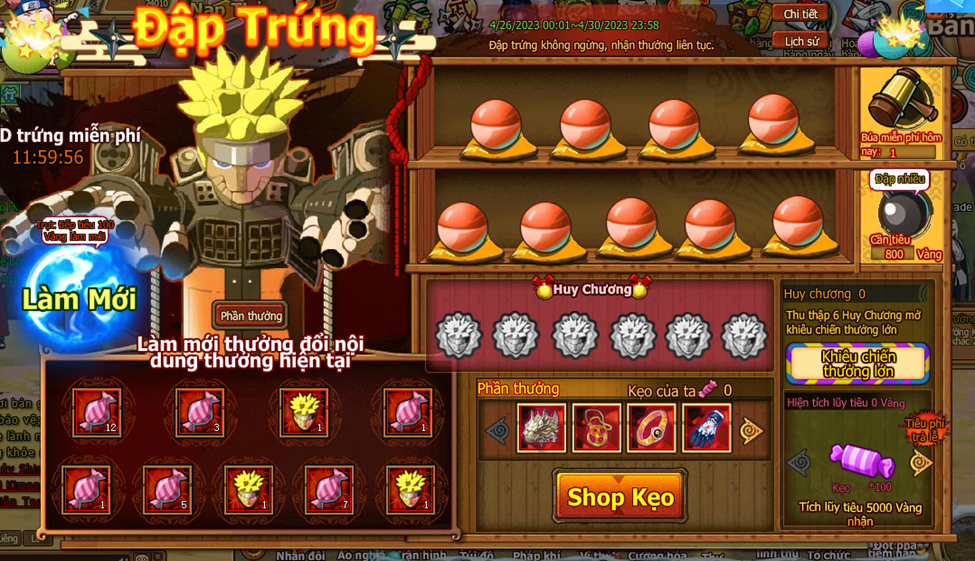Click the purple Kẹo x100 candy reward

(861, 461)
